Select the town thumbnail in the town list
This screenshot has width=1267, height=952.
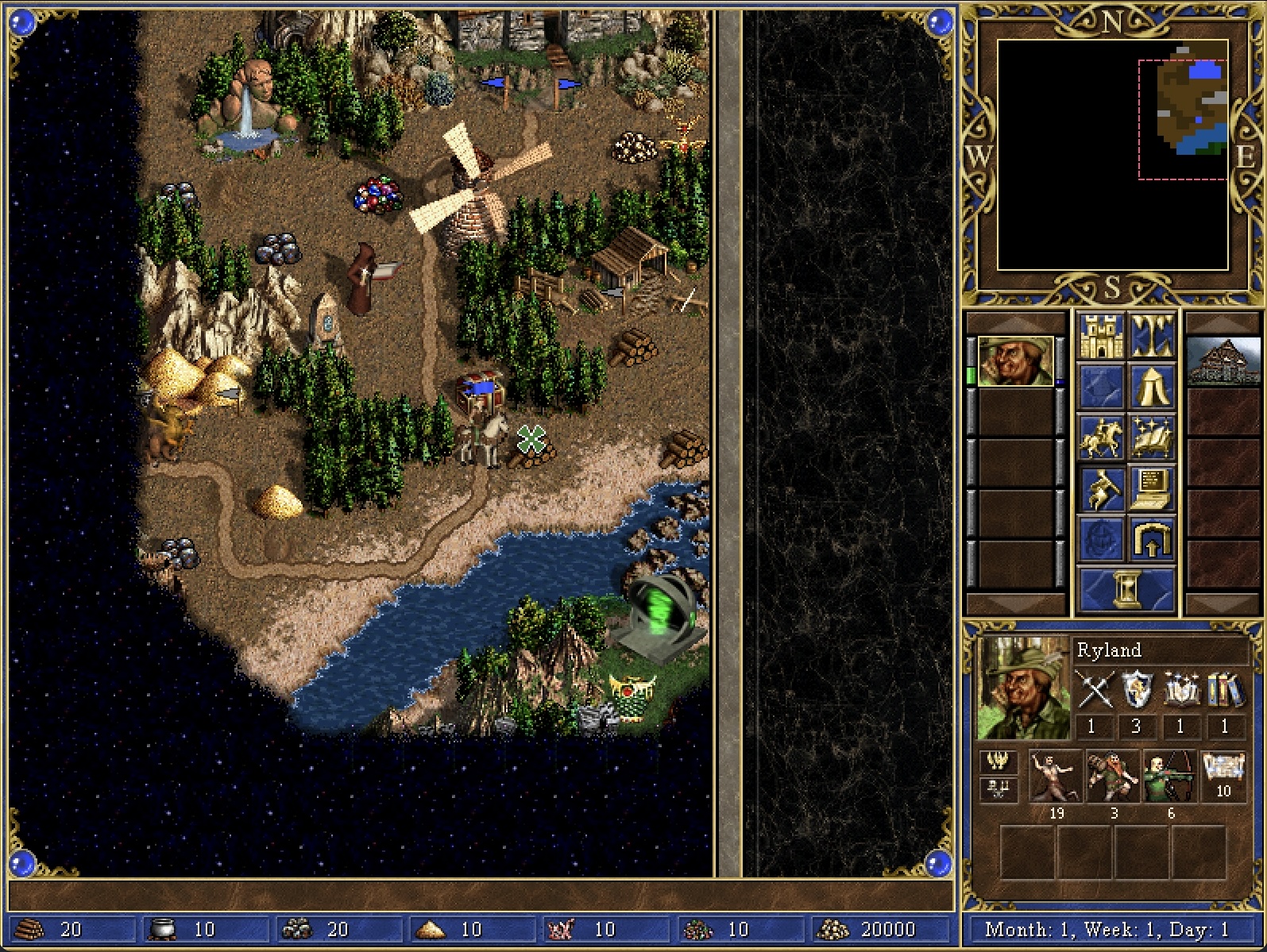point(1223,361)
